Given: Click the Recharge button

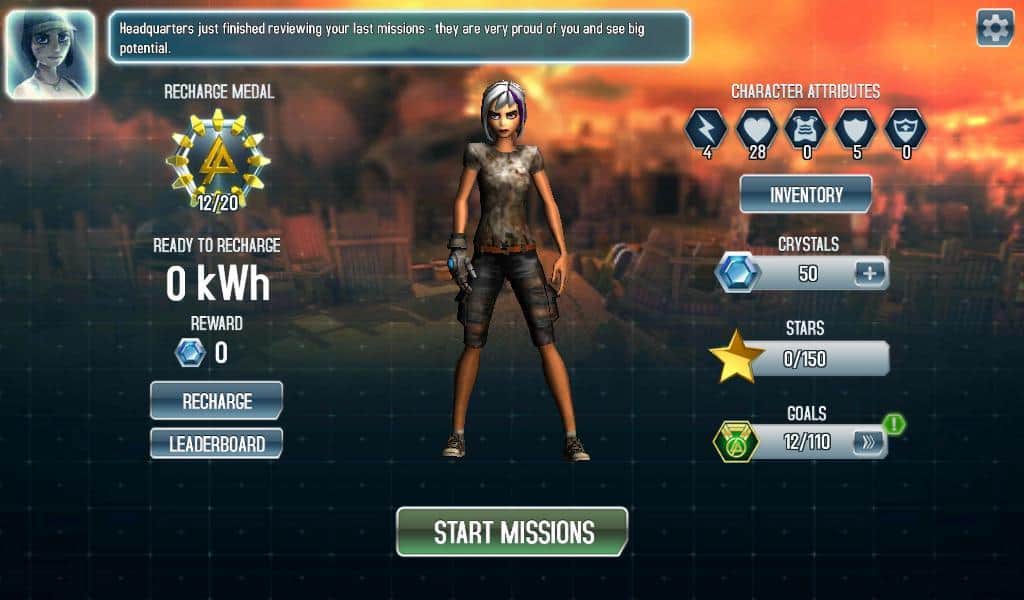Looking at the screenshot, I should click(x=216, y=401).
